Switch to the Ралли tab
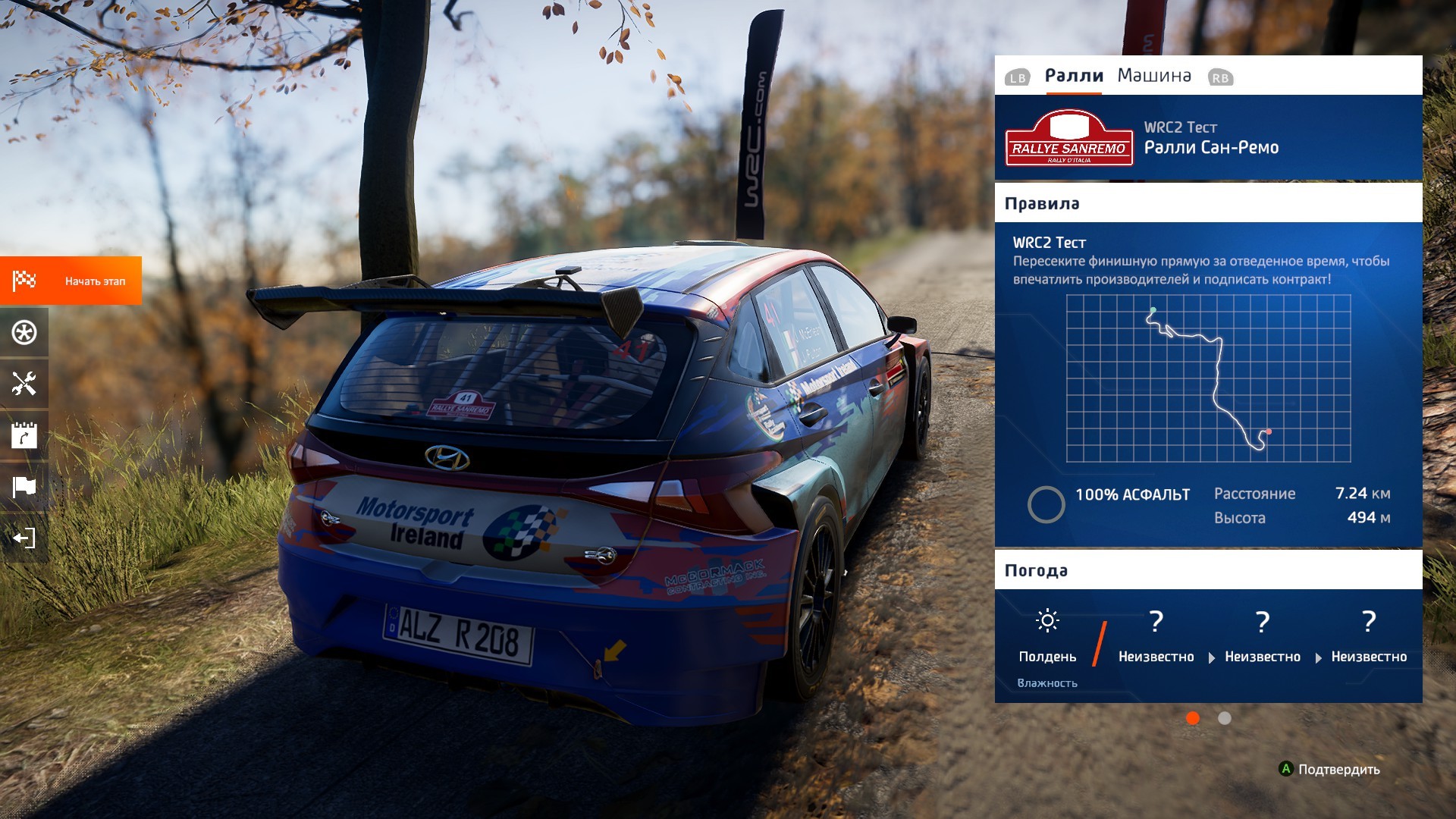 (1073, 76)
